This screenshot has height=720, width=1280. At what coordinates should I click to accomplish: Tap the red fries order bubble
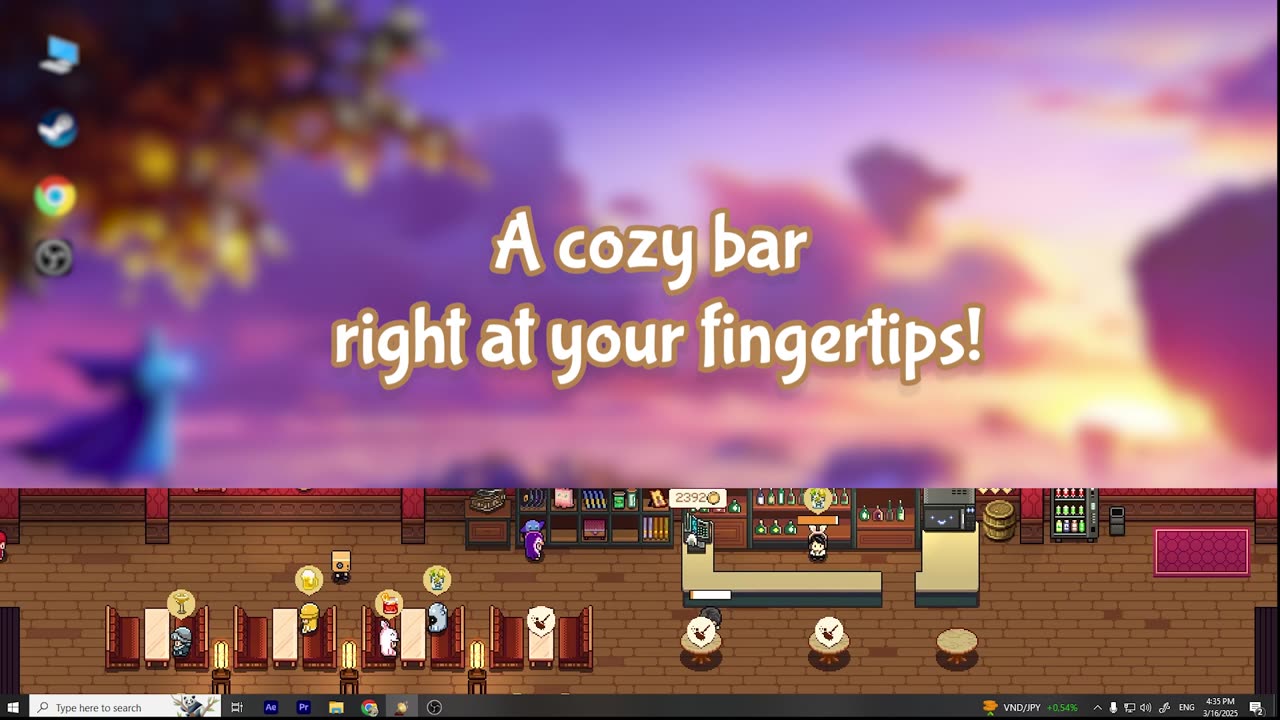pos(388,604)
